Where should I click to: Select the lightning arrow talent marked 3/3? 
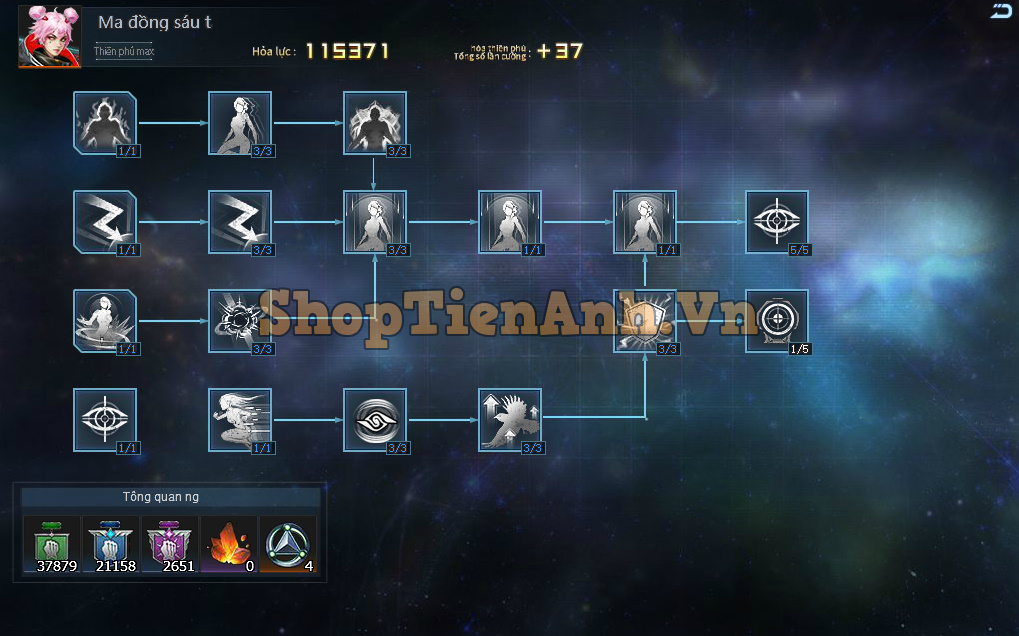pos(240,222)
